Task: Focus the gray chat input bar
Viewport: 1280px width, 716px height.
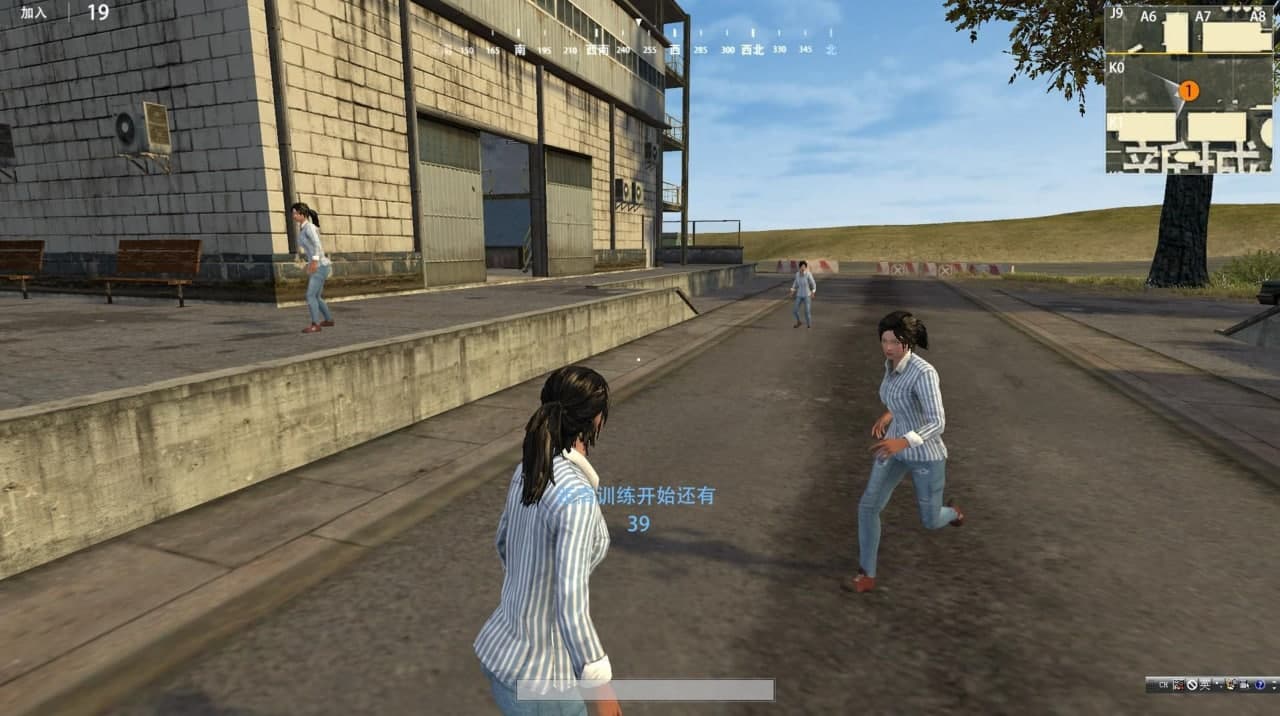Action: tap(645, 690)
